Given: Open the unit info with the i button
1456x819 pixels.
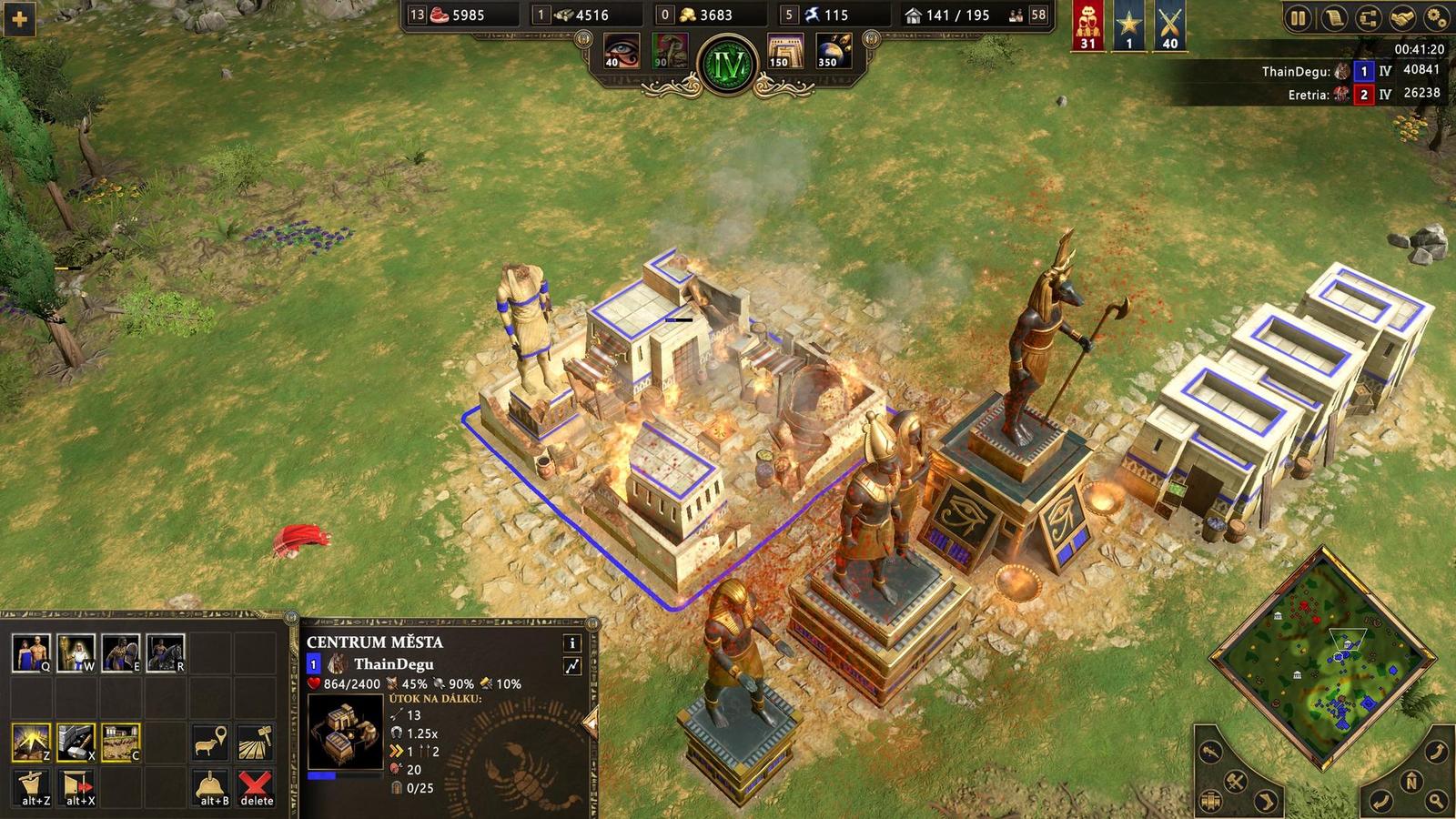Looking at the screenshot, I should (x=571, y=643).
